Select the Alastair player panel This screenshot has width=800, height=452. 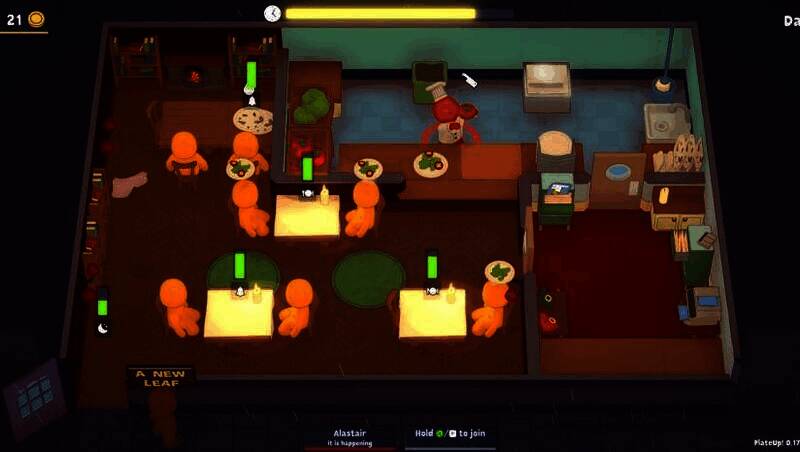[352, 436]
